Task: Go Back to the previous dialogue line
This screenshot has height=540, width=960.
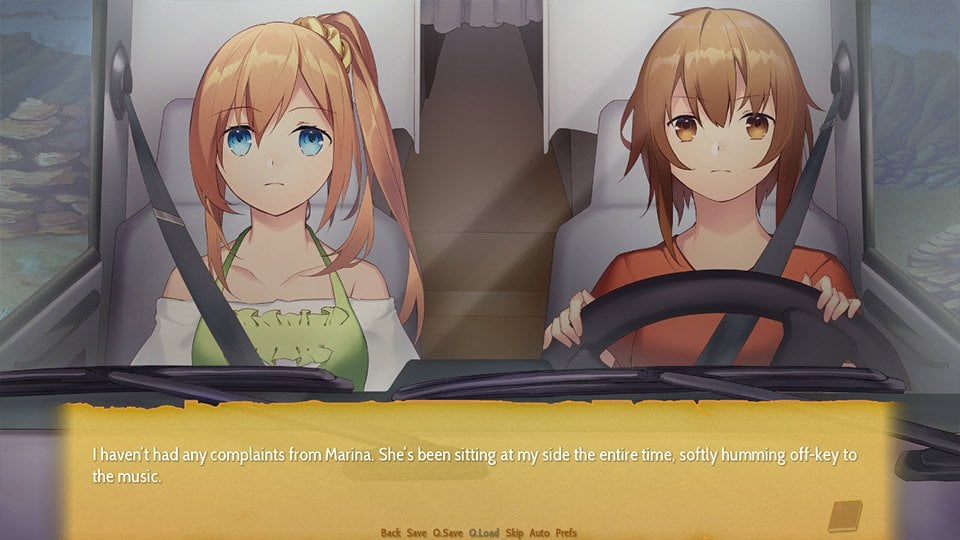Action: tap(390, 533)
